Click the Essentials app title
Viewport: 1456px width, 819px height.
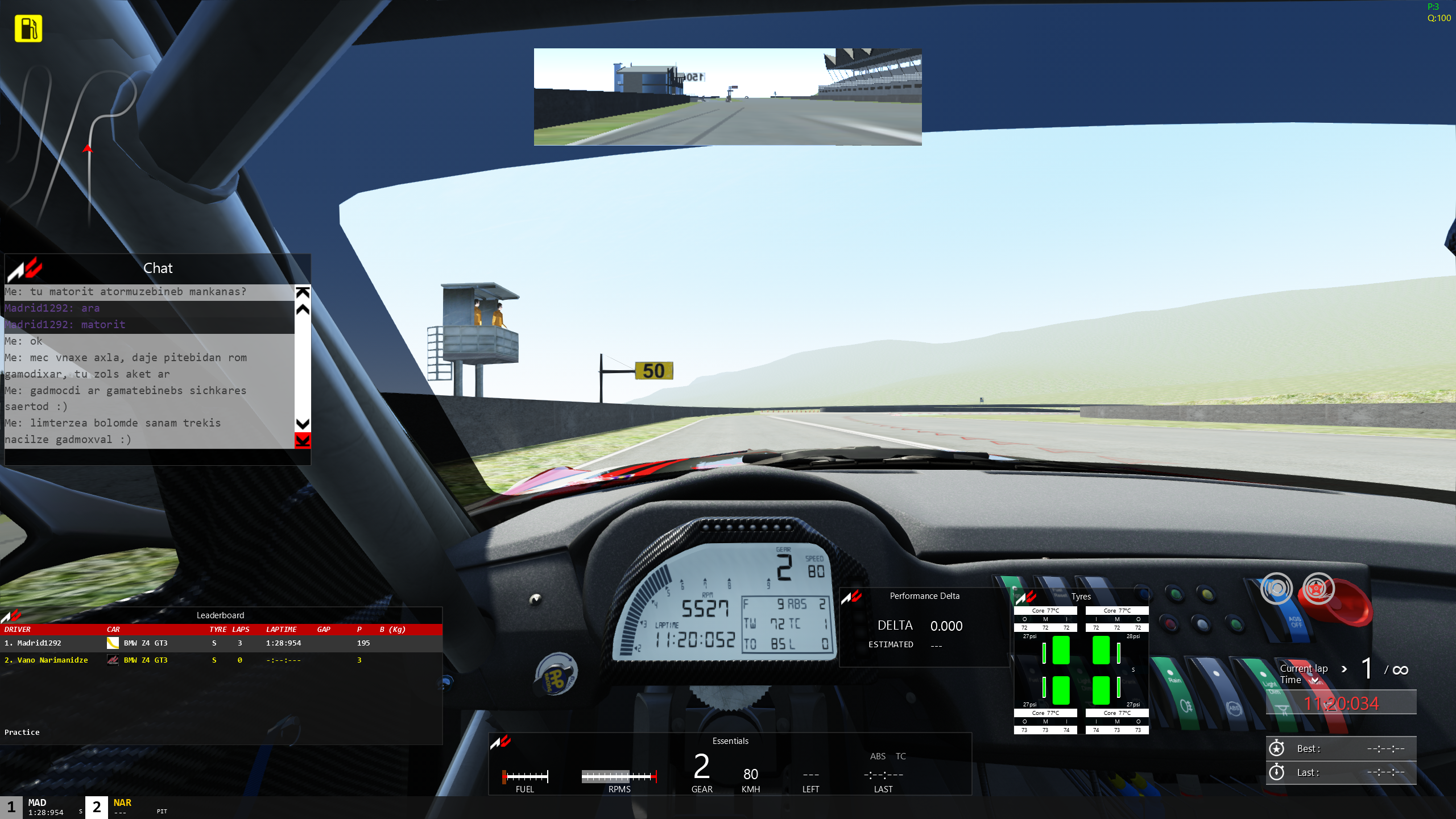pos(730,741)
